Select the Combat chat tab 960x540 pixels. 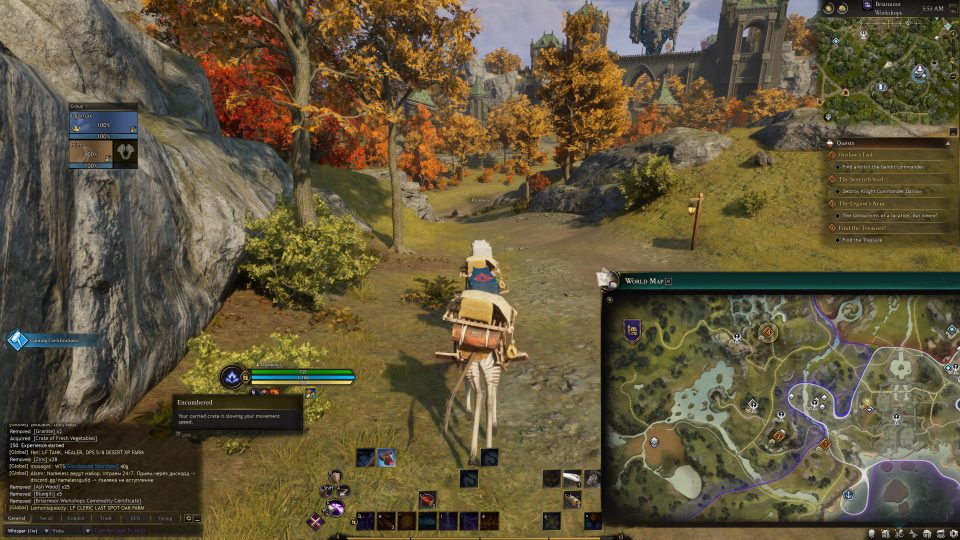coord(76,518)
